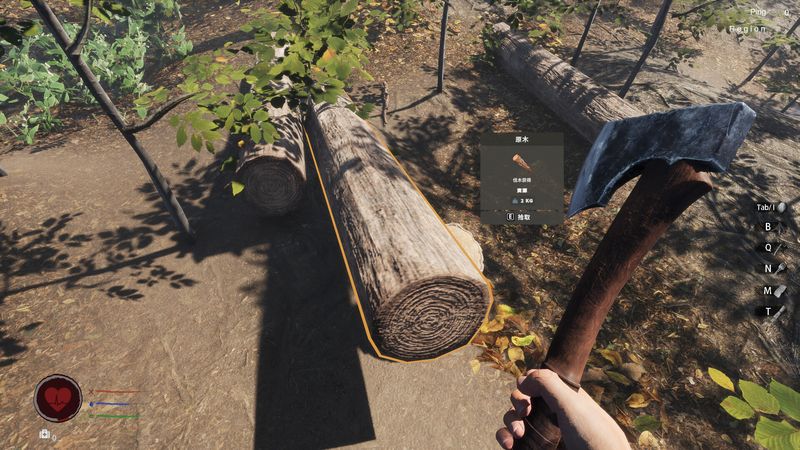Choose the spoon-shaped tool beside N
The image size is (800, 450).
point(781,269)
